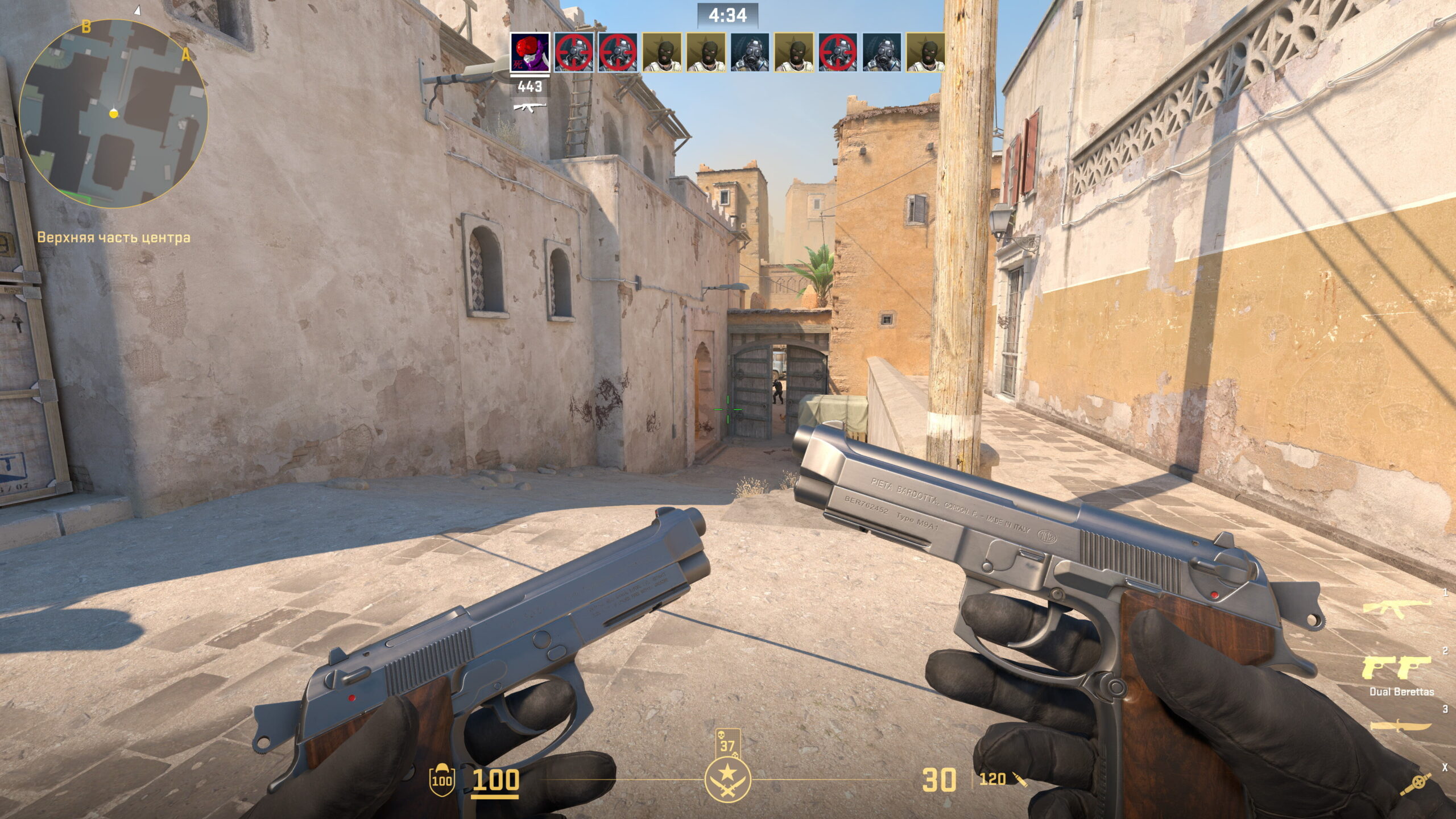Select the red-haired player avatar

pos(530,52)
